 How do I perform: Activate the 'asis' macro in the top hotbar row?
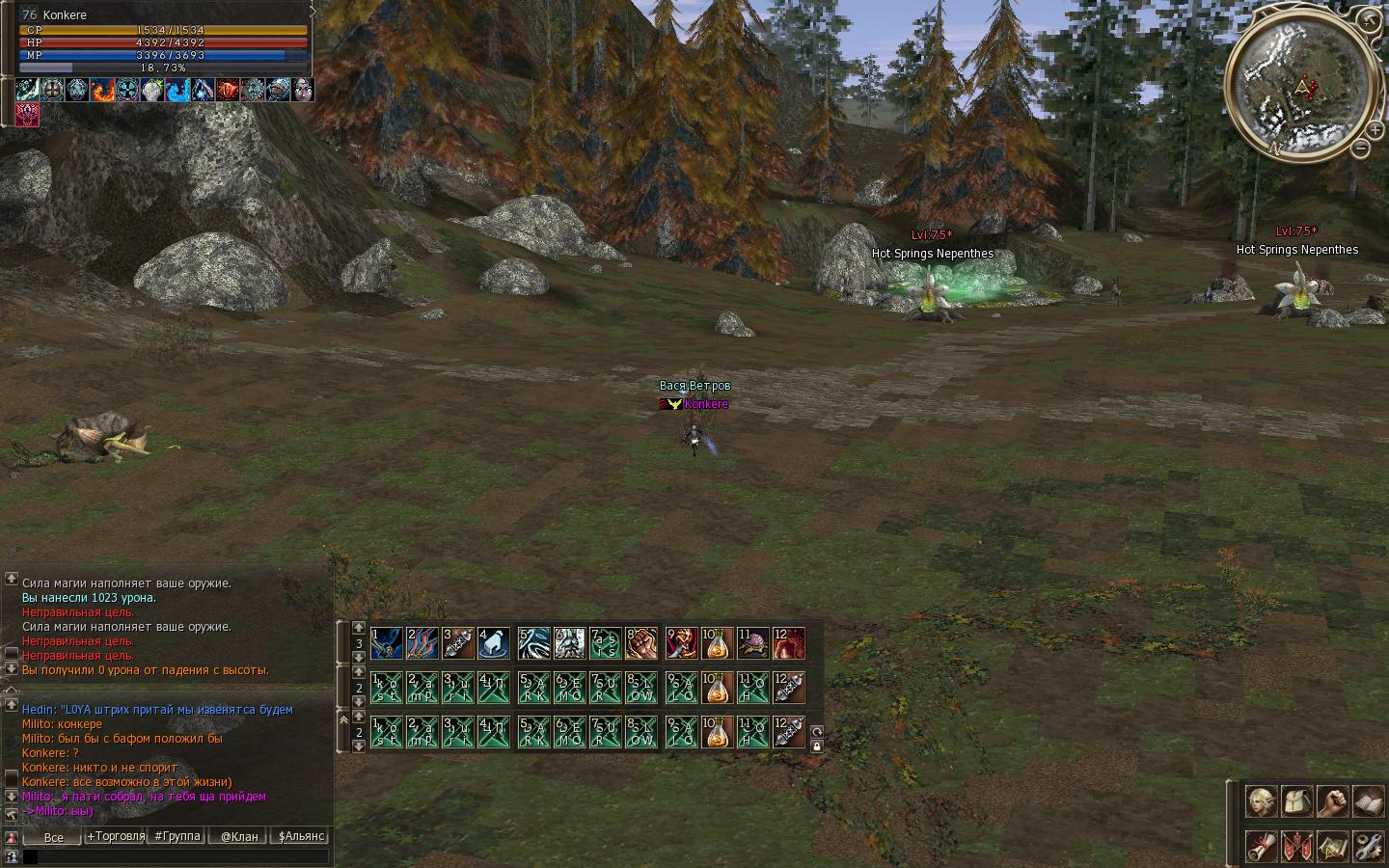(605, 643)
